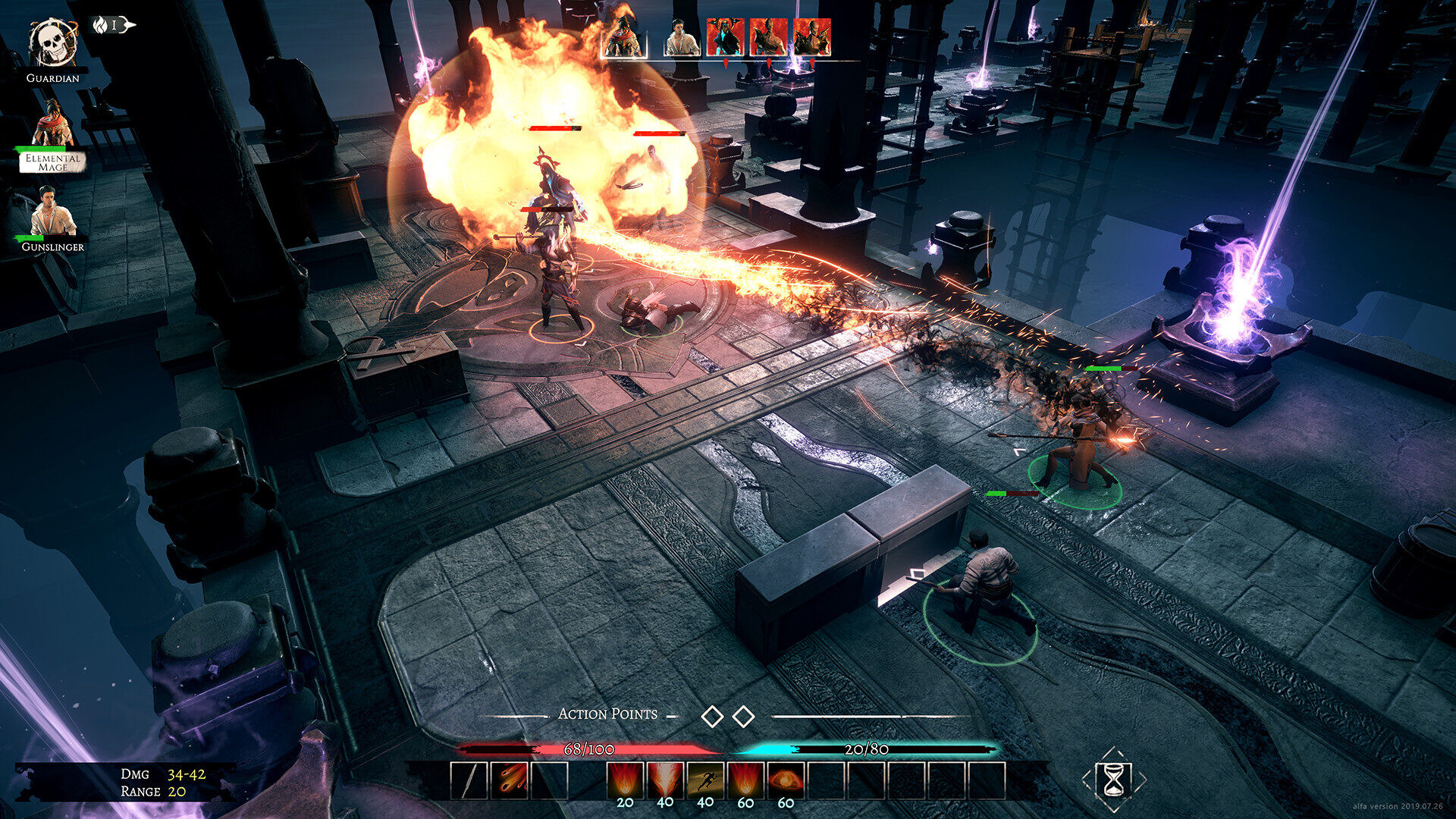Select the gunslinger portrait in the turn order
Viewport: 1456px width, 819px height.
coord(682,38)
